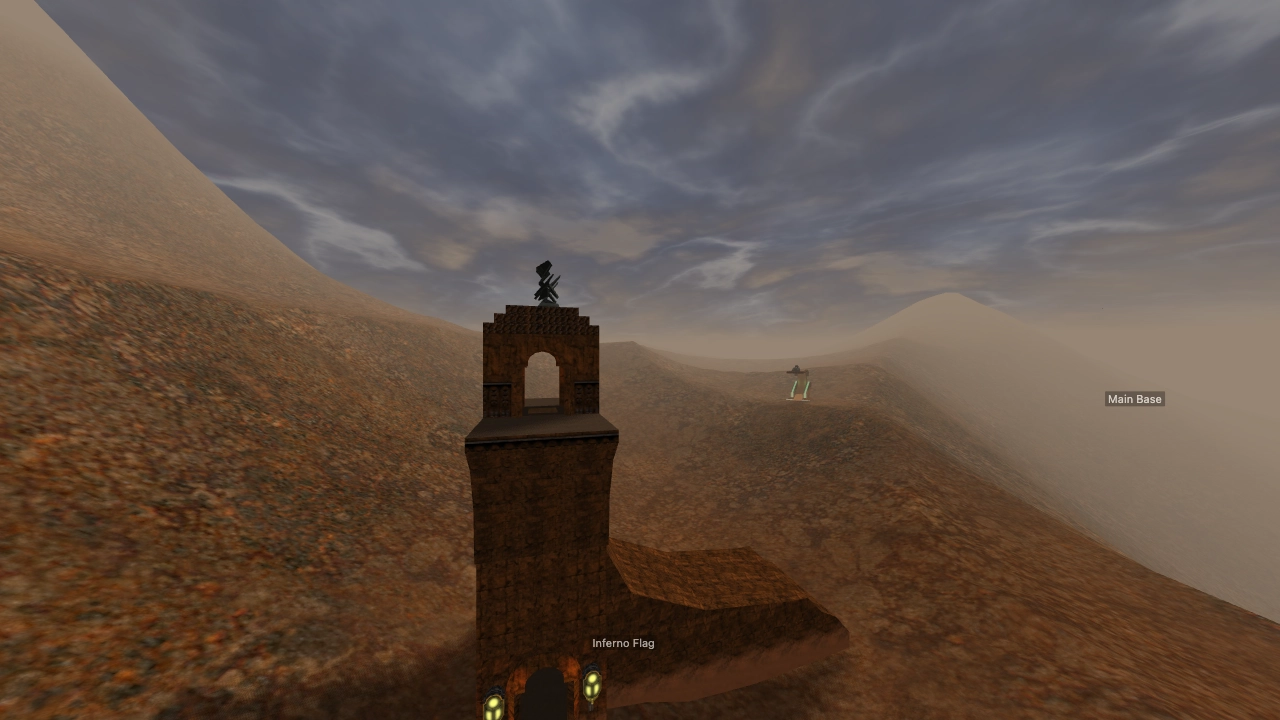Click the tan ramp below the green lights
1280x720 pixels.
pos(798,396)
